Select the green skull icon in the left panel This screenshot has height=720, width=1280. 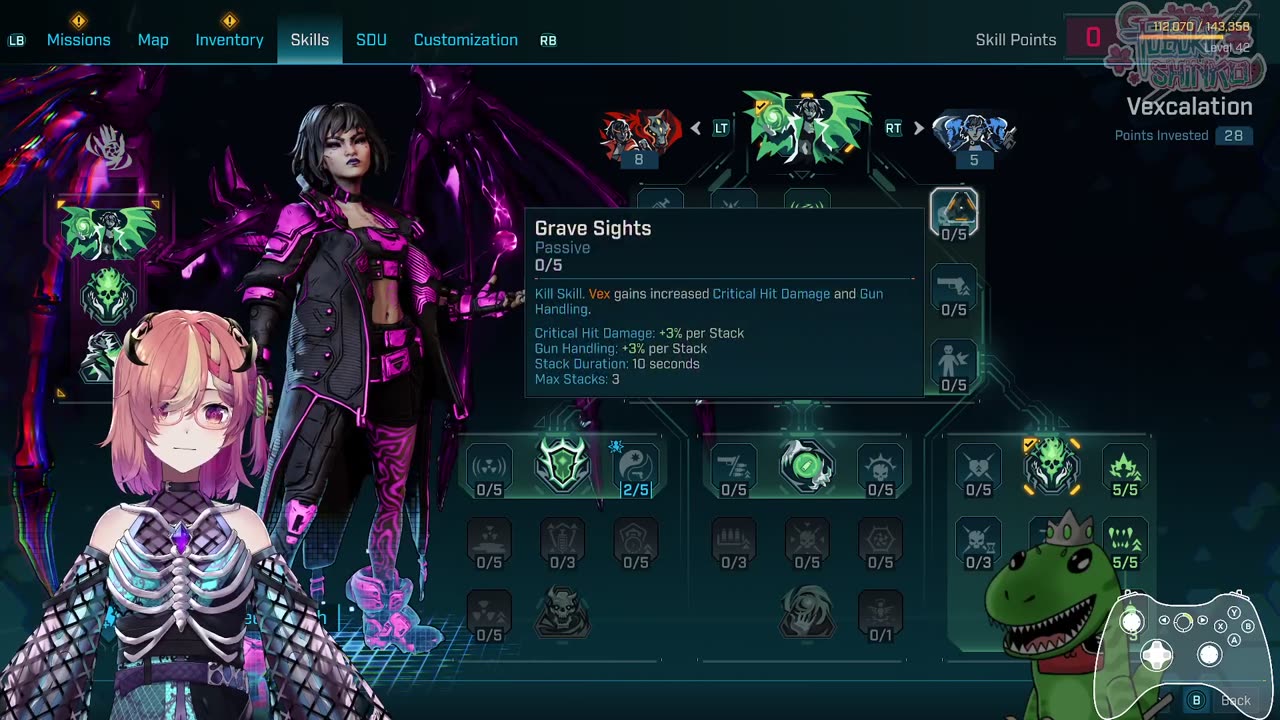(107, 295)
